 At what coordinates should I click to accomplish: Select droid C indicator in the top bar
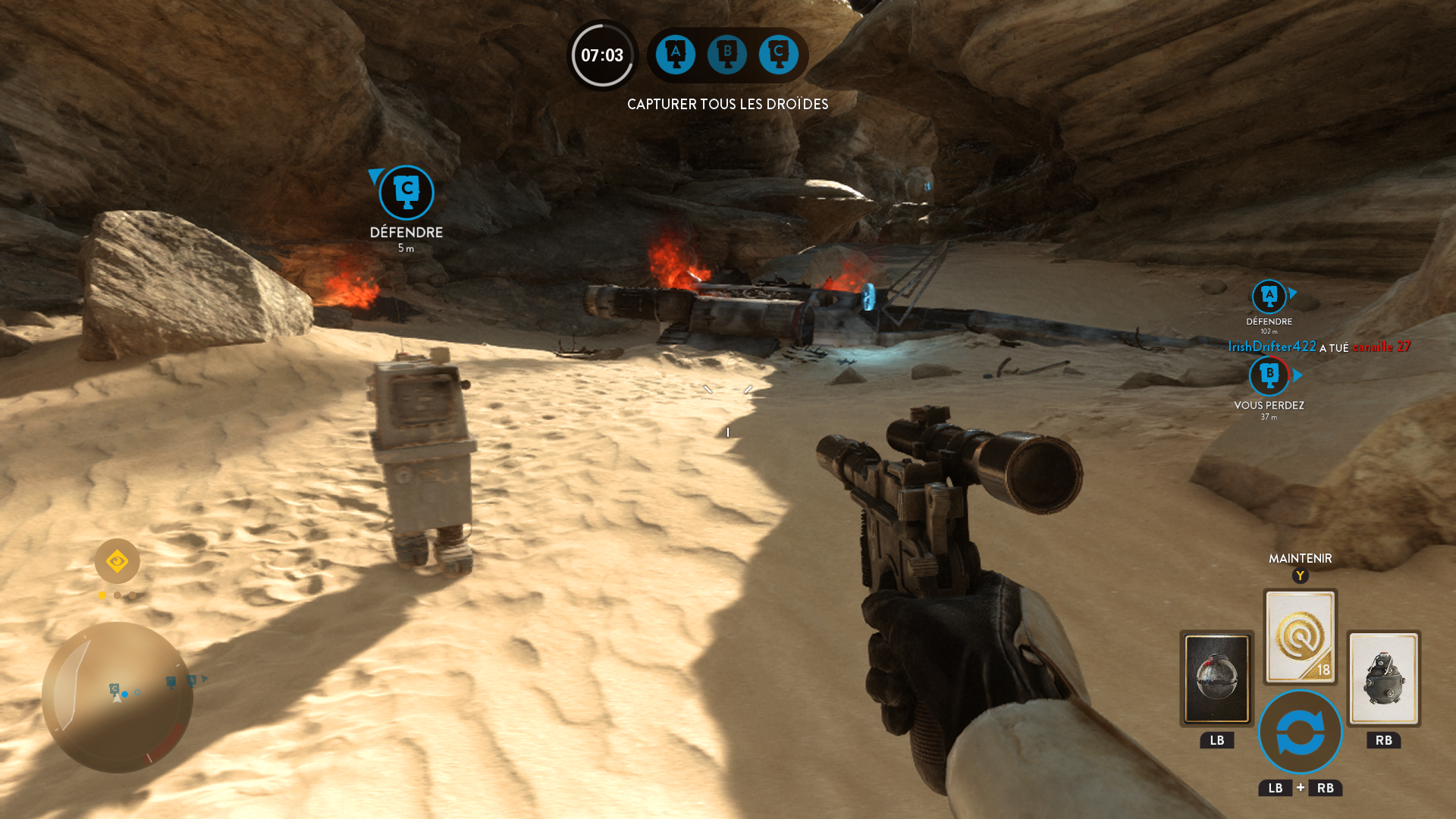click(x=778, y=55)
